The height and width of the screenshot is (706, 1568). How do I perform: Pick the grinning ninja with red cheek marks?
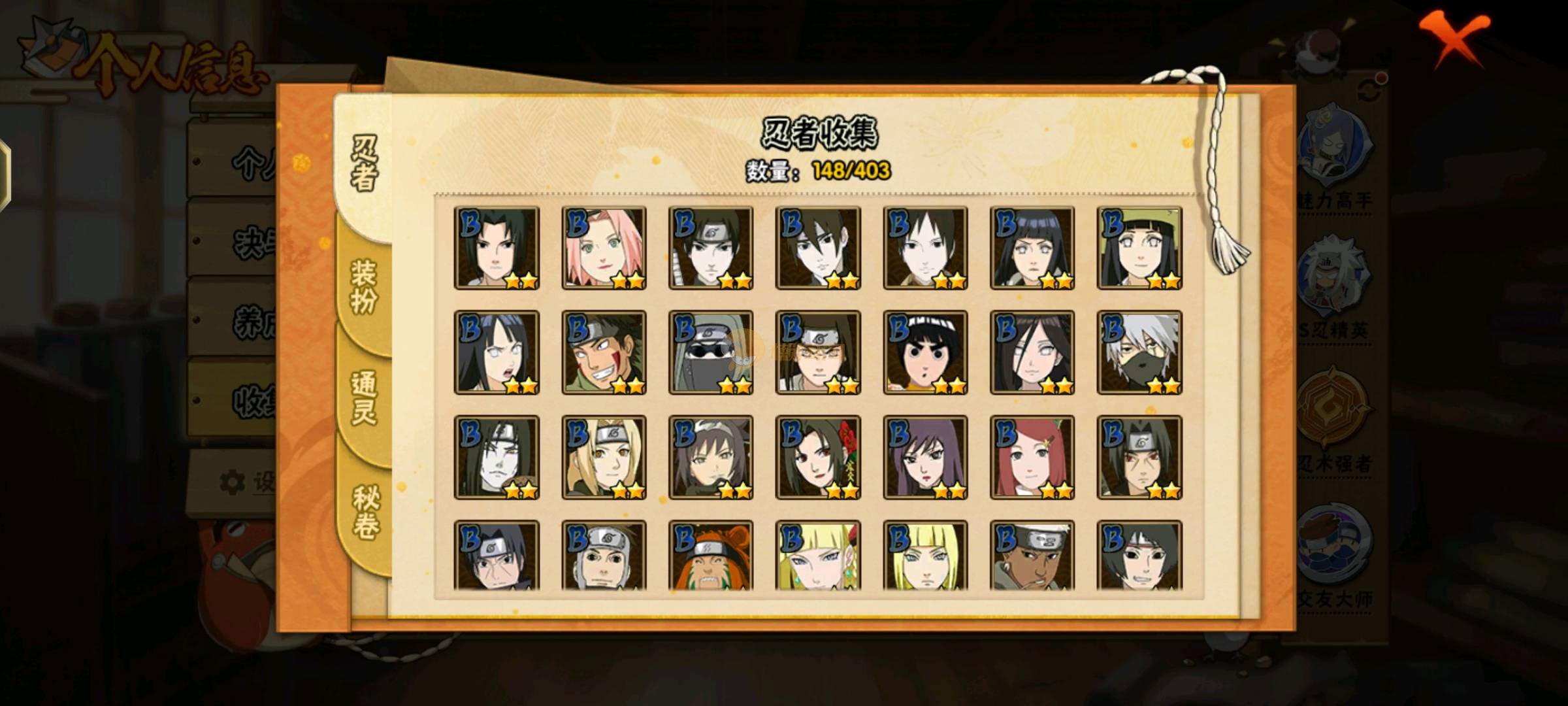click(604, 353)
